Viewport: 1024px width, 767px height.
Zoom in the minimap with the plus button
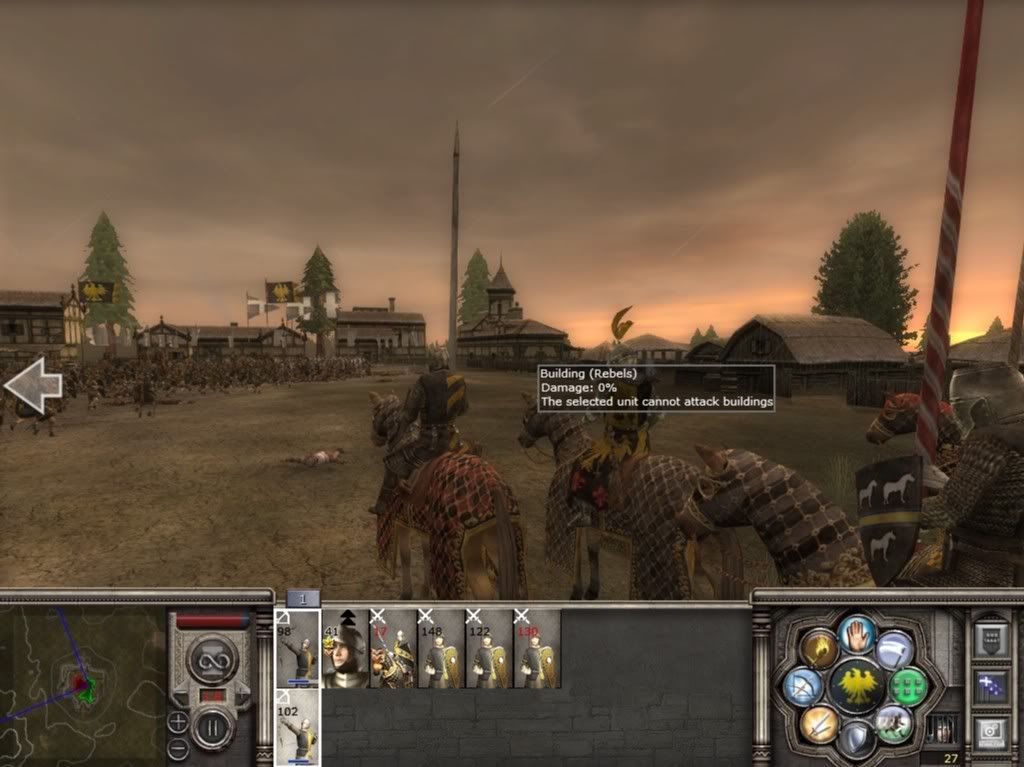[178, 721]
